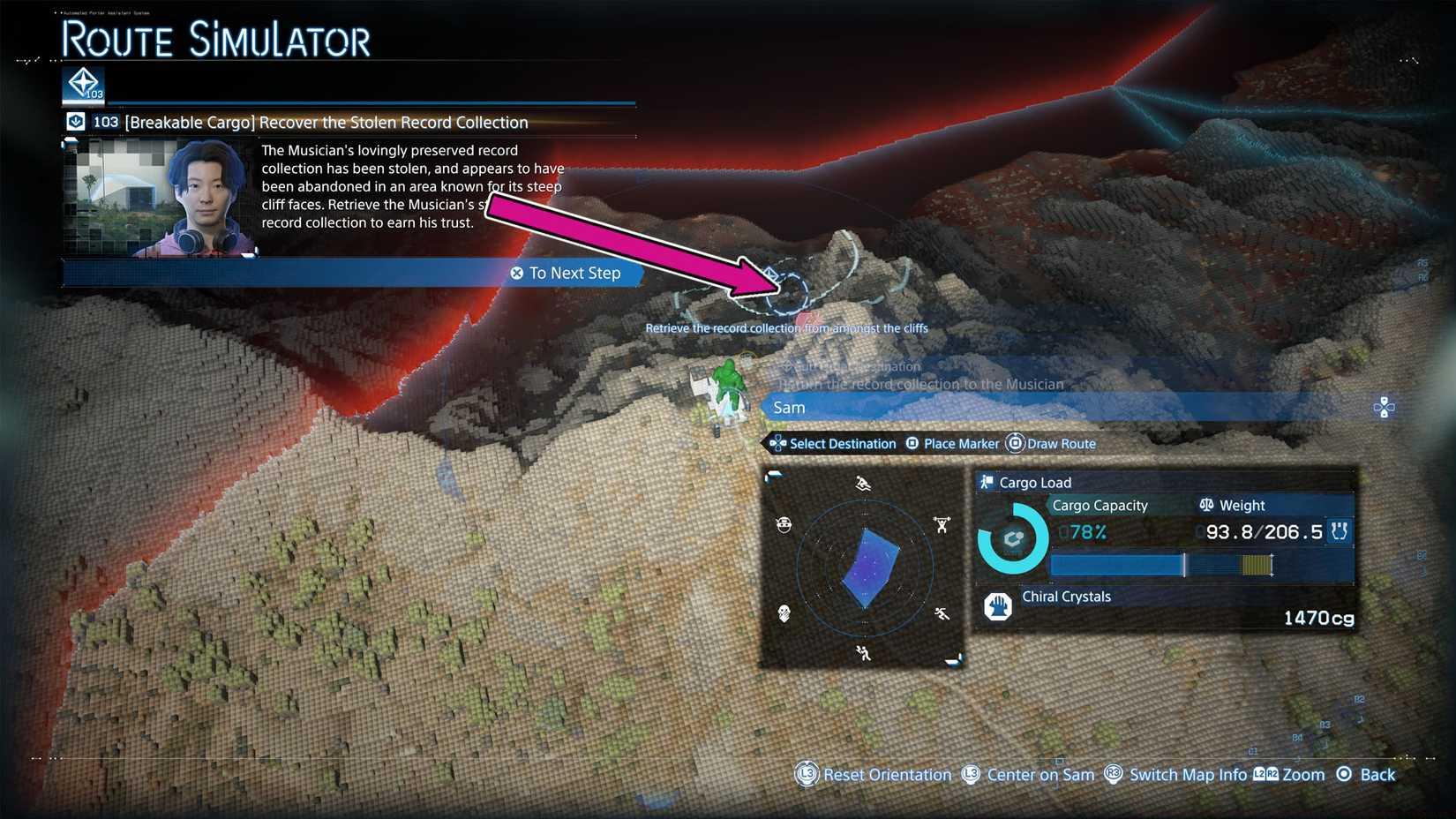Select the weightlifting icon beside the radar chart
Viewport: 1456px width, 819px height.
pos(942,524)
